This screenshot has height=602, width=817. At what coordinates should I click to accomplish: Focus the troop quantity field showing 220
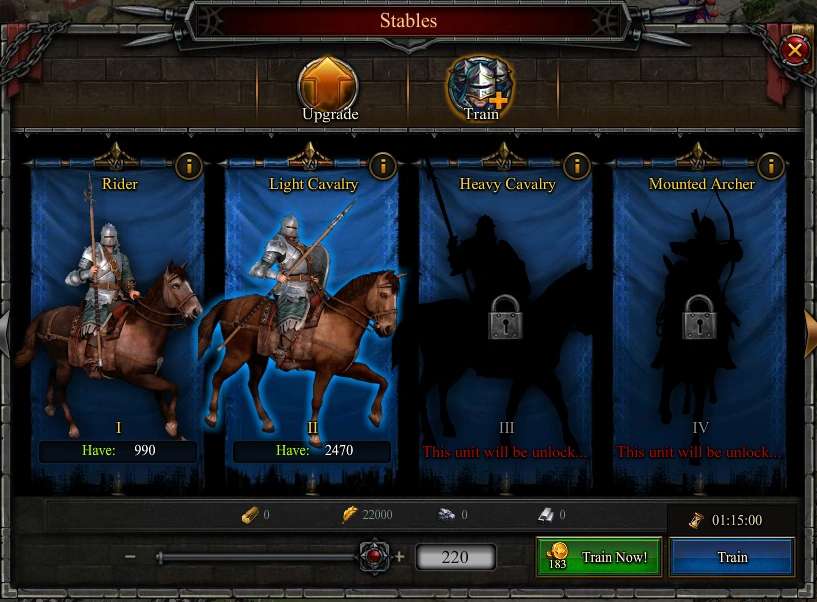(455, 557)
